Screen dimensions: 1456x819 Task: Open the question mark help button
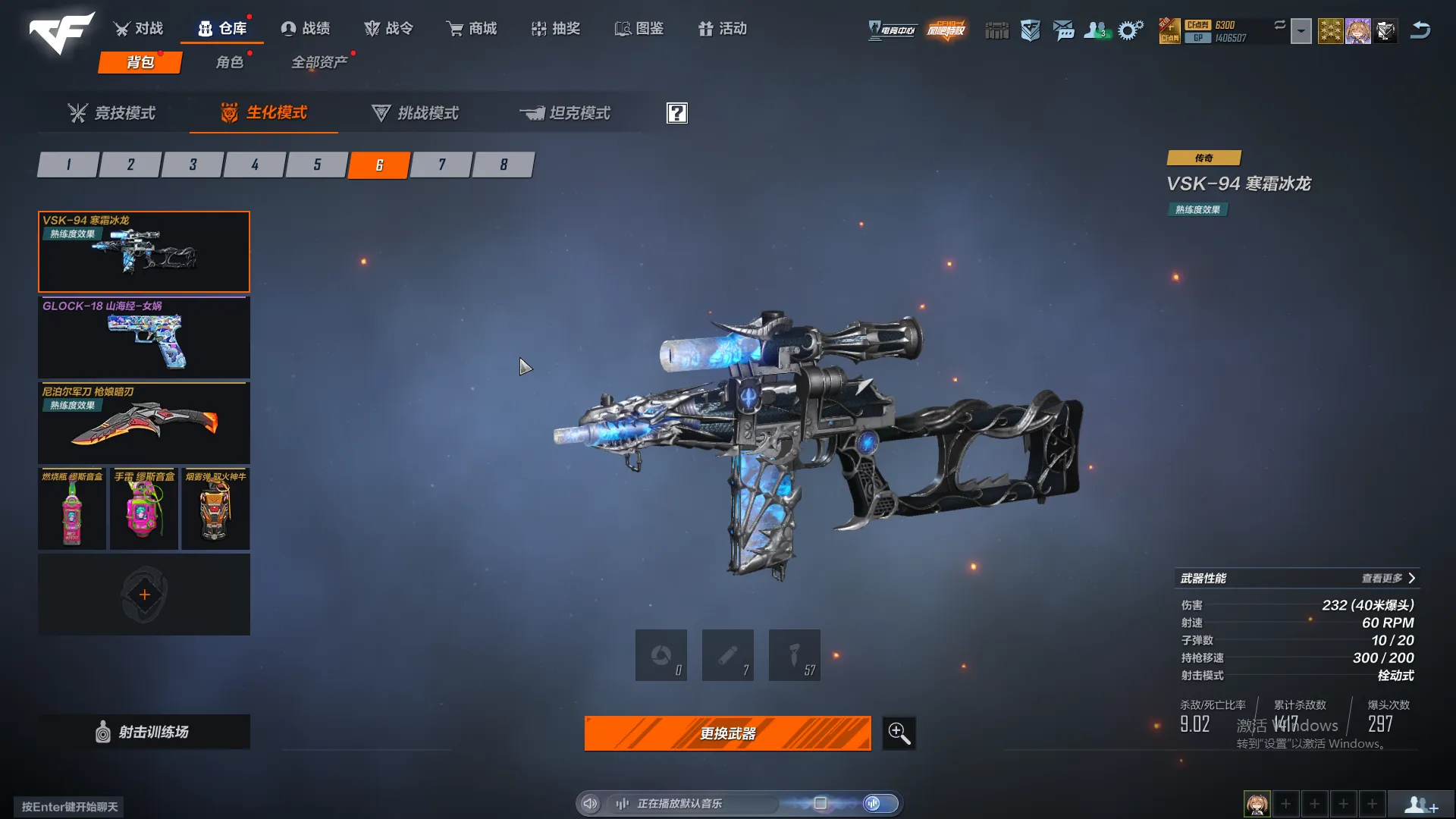(x=676, y=113)
